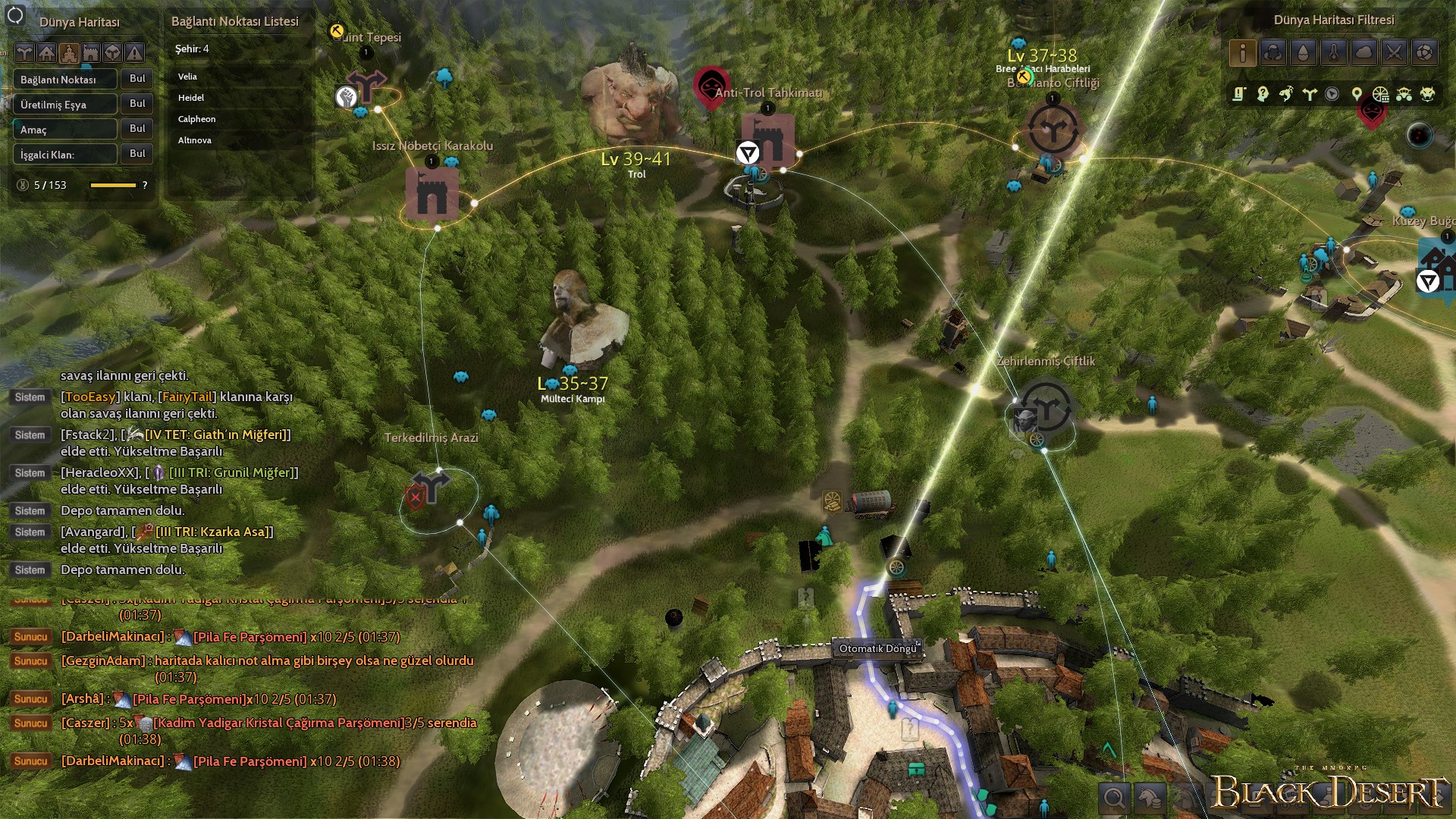Toggle the fish icon map marker filter
This screenshot has height=819, width=1456.
(1286, 94)
